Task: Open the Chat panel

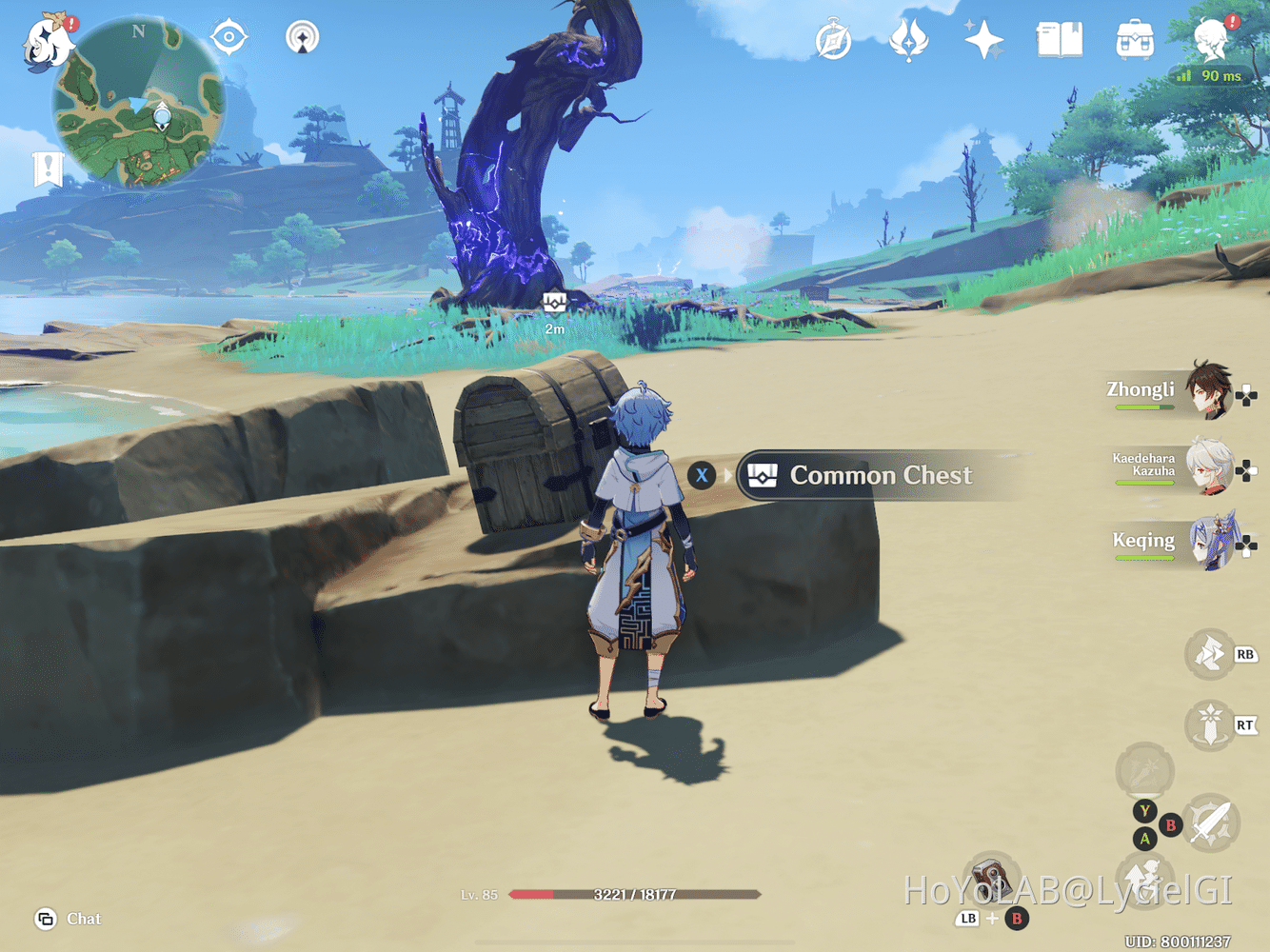Action: coord(67,919)
